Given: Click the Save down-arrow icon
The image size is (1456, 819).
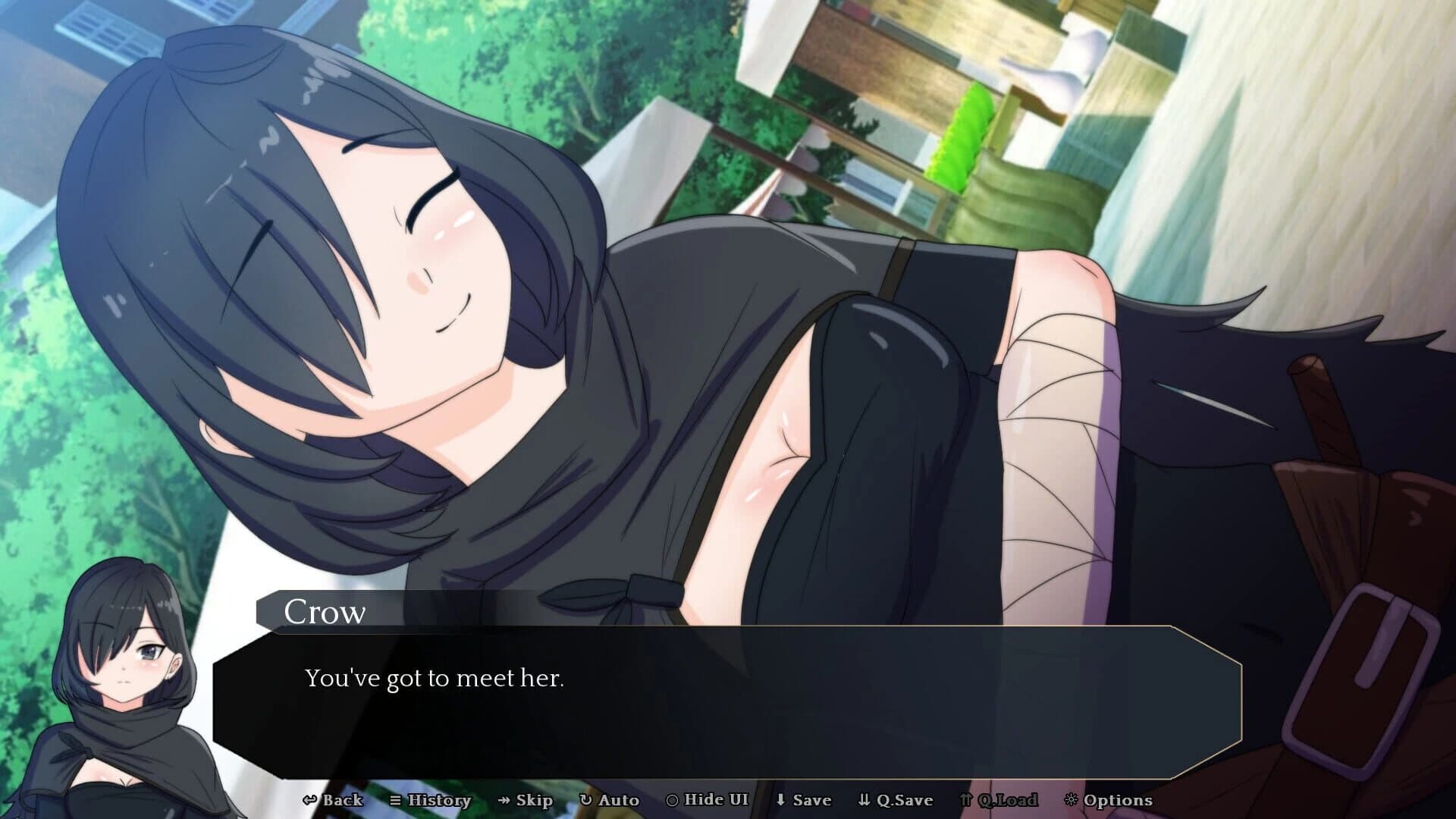Looking at the screenshot, I should point(781,799).
